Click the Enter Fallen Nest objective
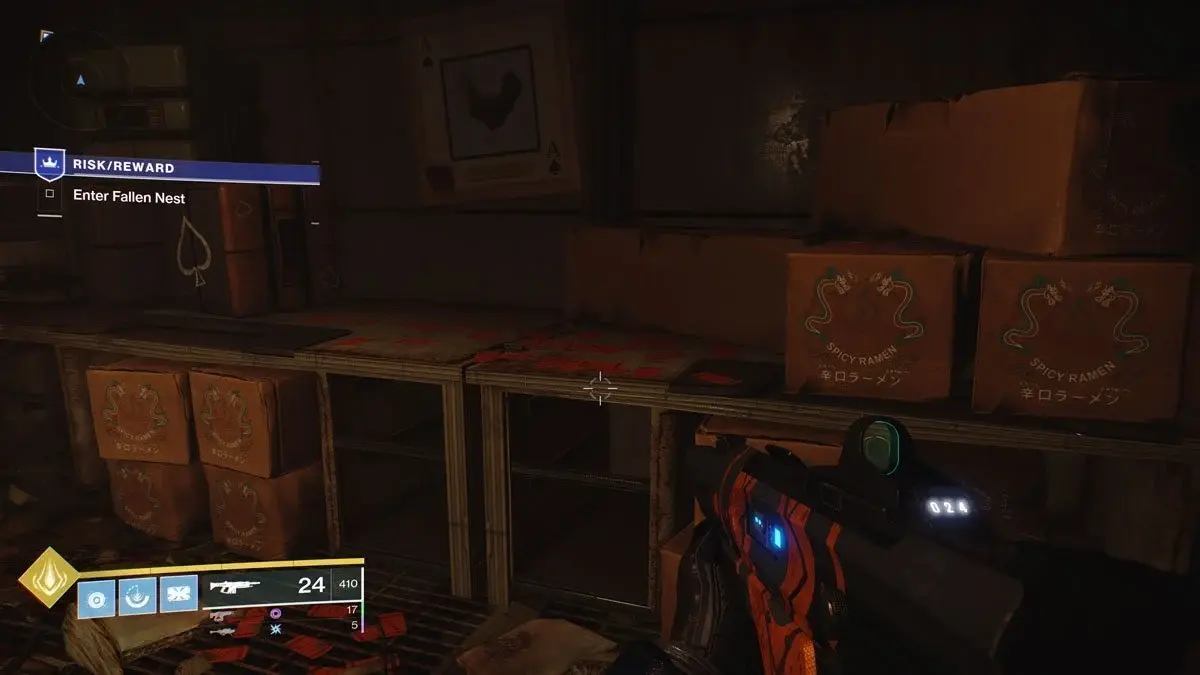This screenshot has width=1200, height=675. pyautogui.click(x=129, y=198)
